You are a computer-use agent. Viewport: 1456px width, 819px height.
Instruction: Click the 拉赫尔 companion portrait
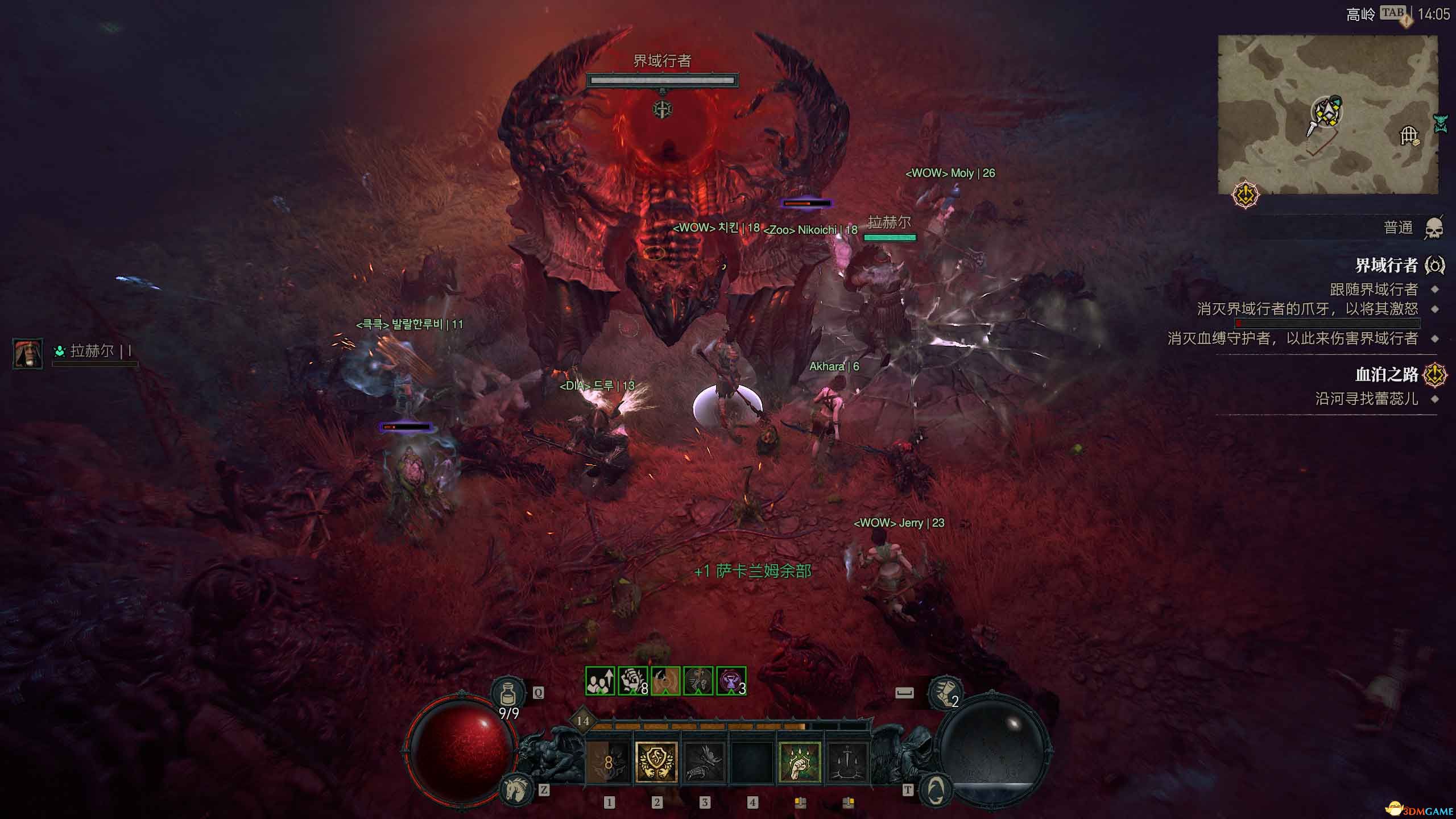28,353
